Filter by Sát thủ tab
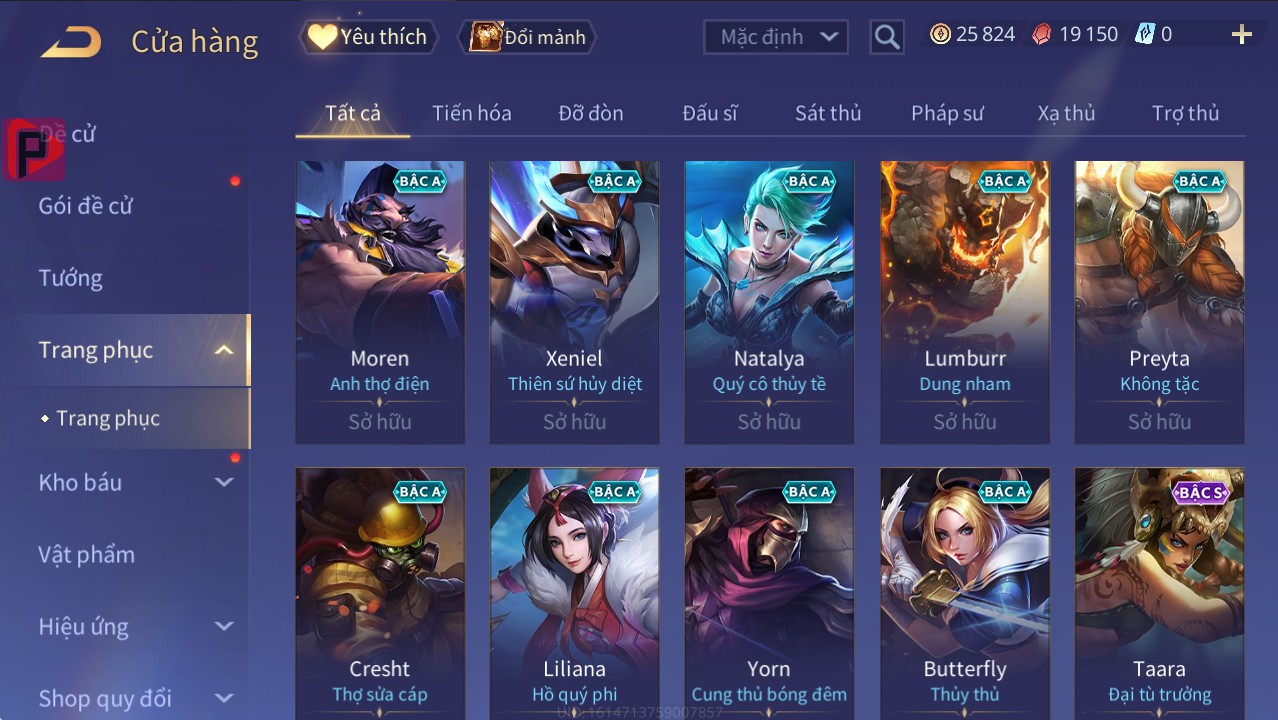The width and height of the screenshot is (1278, 720). [827, 113]
